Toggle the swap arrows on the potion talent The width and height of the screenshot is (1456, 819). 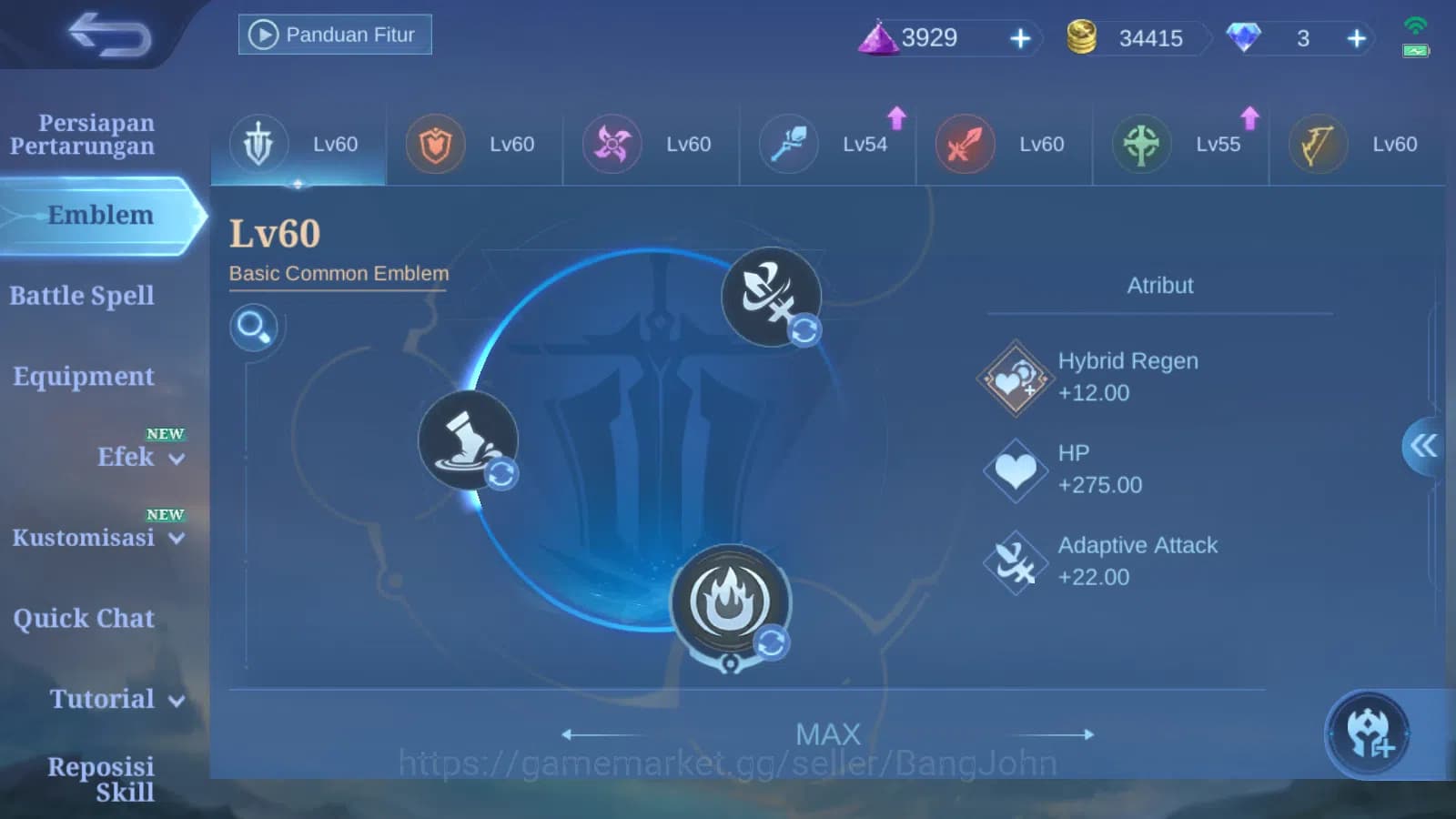(501, 474)
